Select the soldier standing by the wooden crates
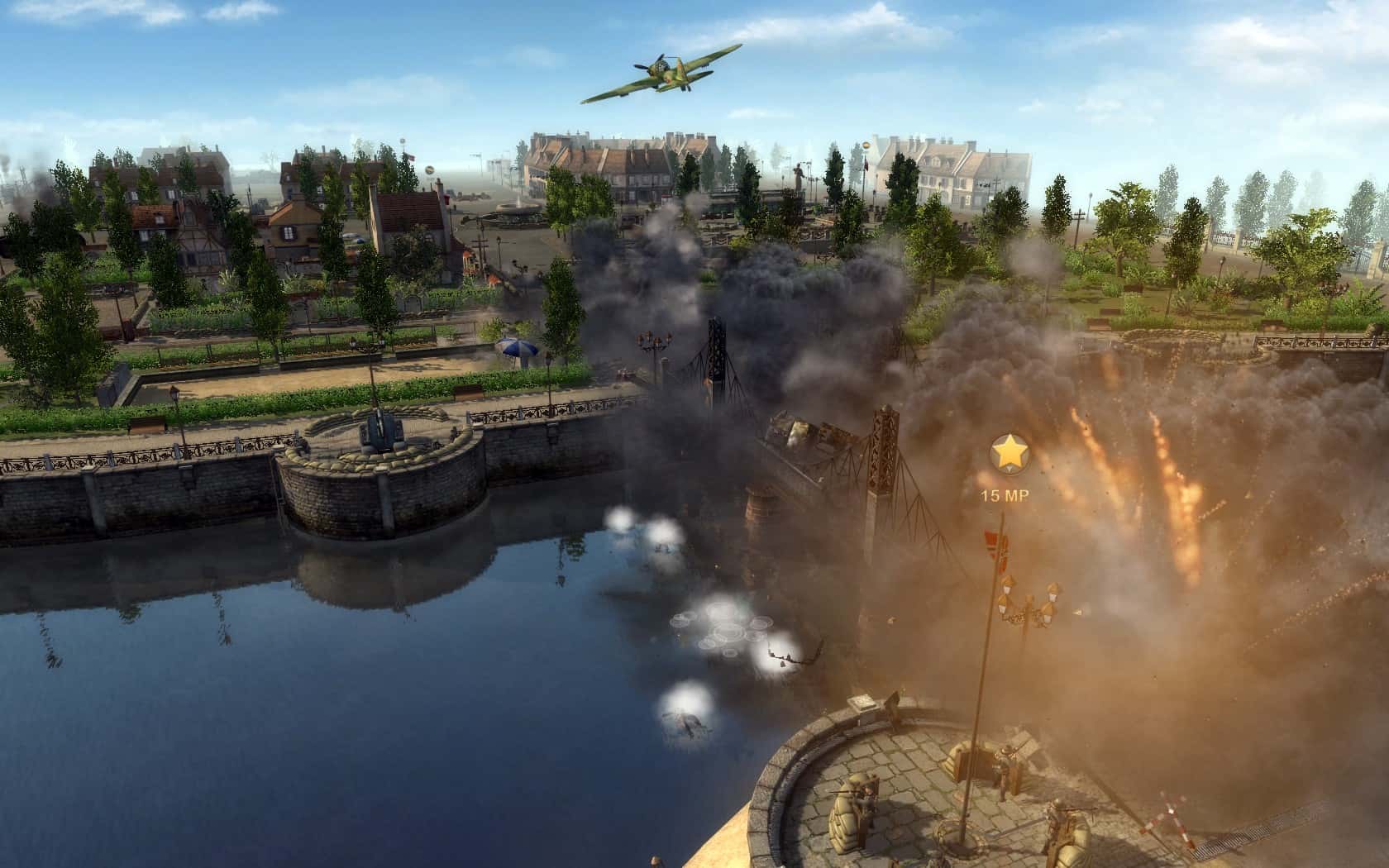This screenshot has width=1389, height=868. point(1006,760)
